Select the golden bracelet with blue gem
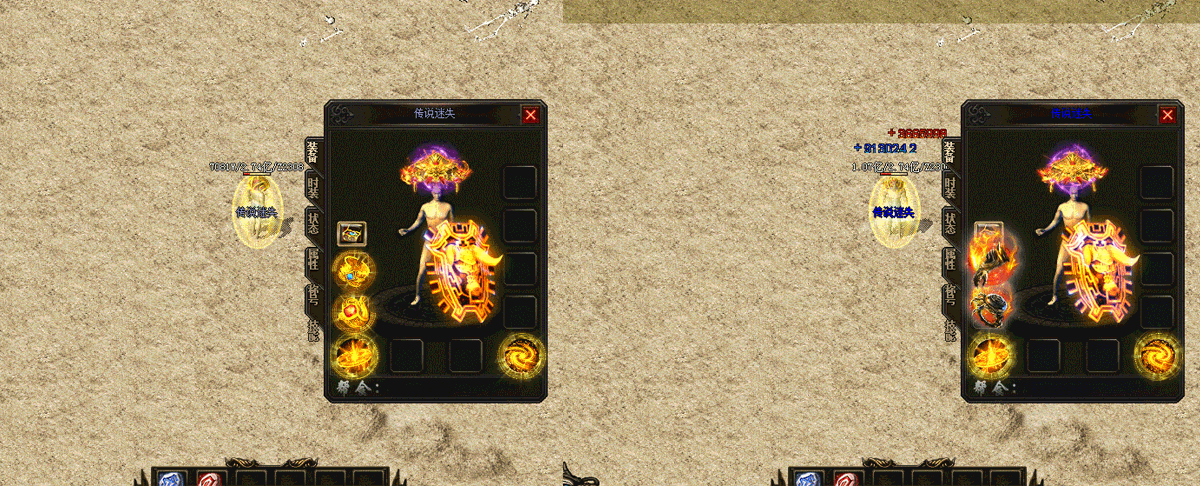 (353, 271)
